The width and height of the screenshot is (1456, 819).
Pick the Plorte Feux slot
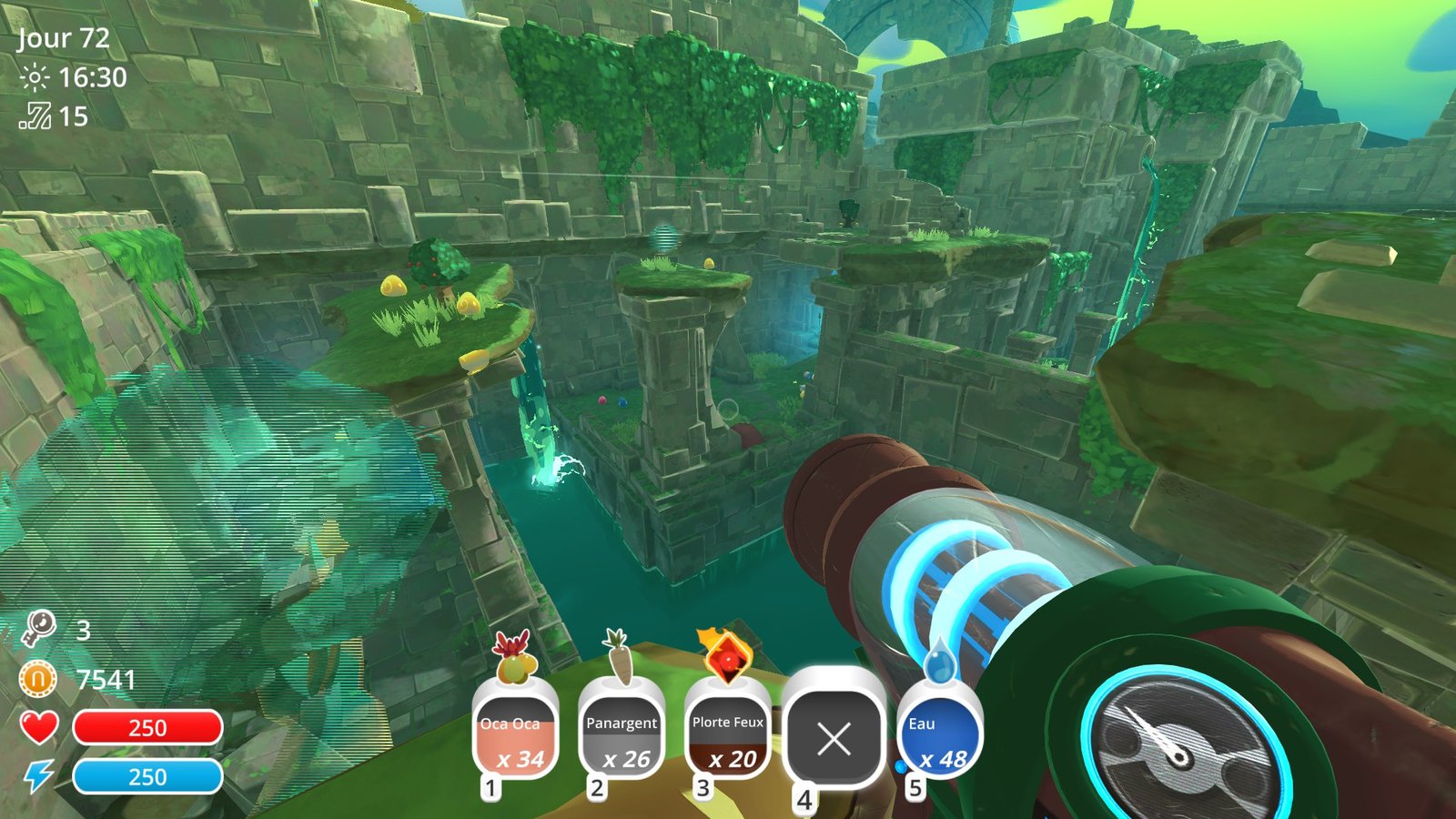point(727,735)
